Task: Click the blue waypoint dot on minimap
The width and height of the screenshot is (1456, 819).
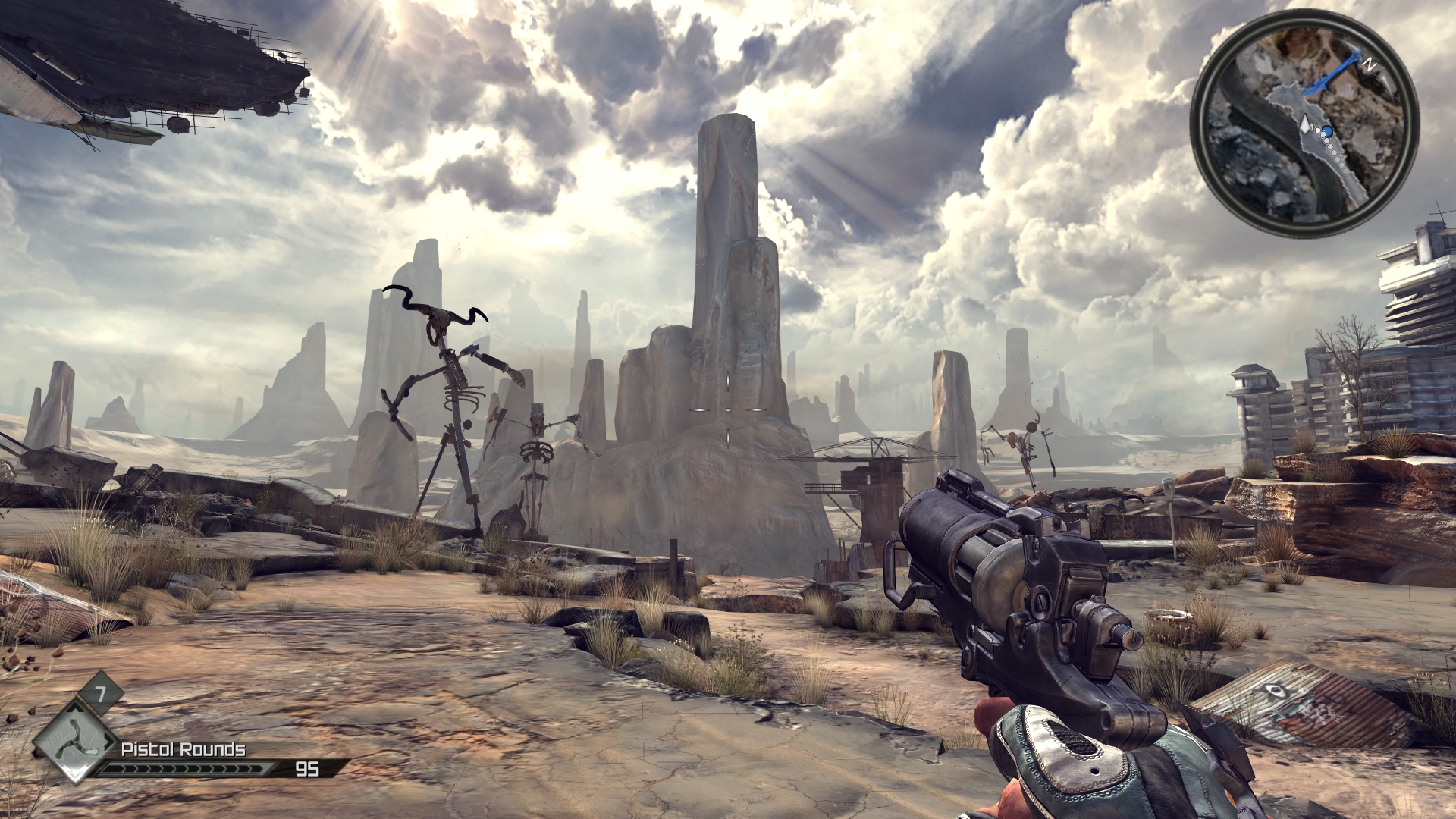Action: tap(1328, 130)
